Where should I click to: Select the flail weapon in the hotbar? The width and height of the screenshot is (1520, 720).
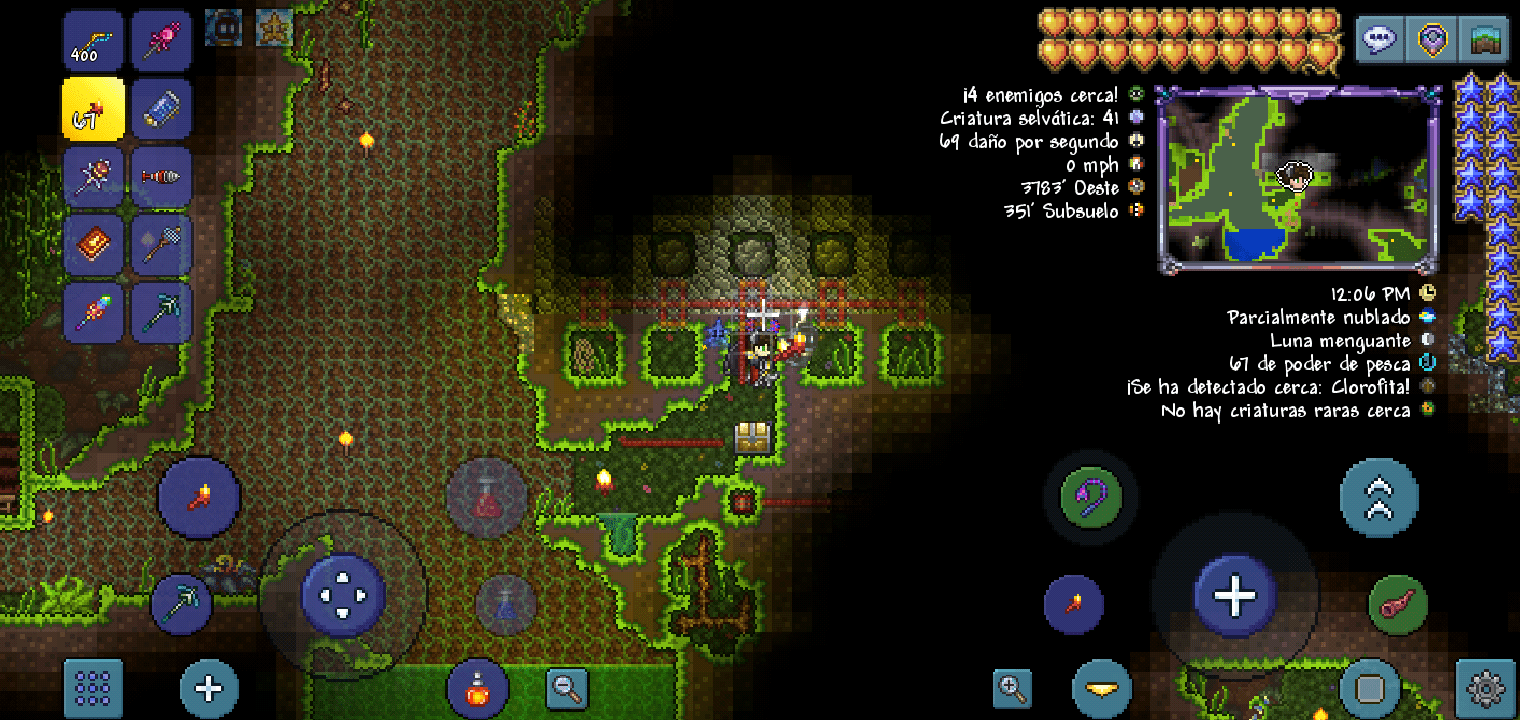(93, 176)
